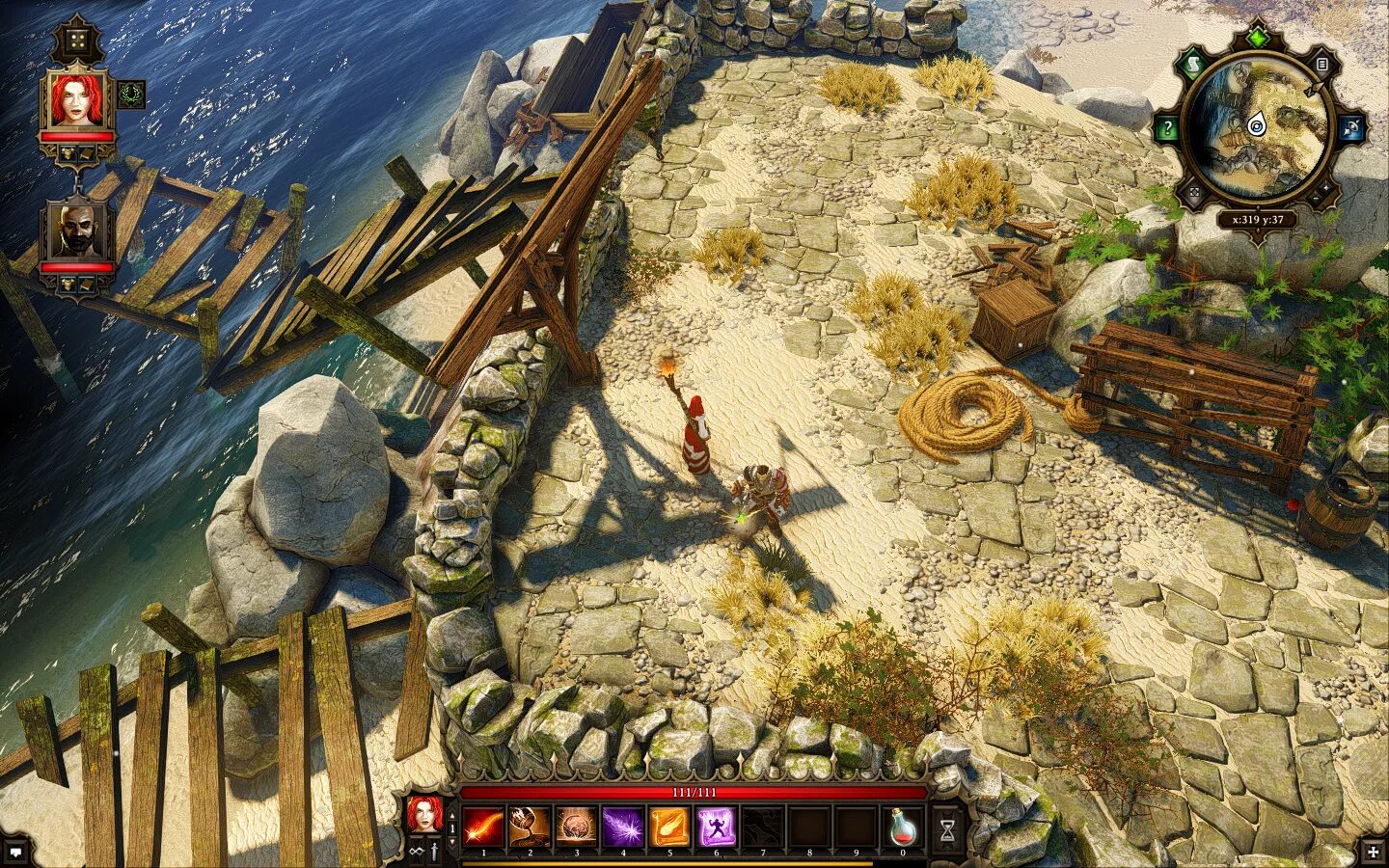Image resolution: width=1389 pixels, height=868 pixels.
Task: Select the red-haired woman party portrait
Action: [77, 101]
